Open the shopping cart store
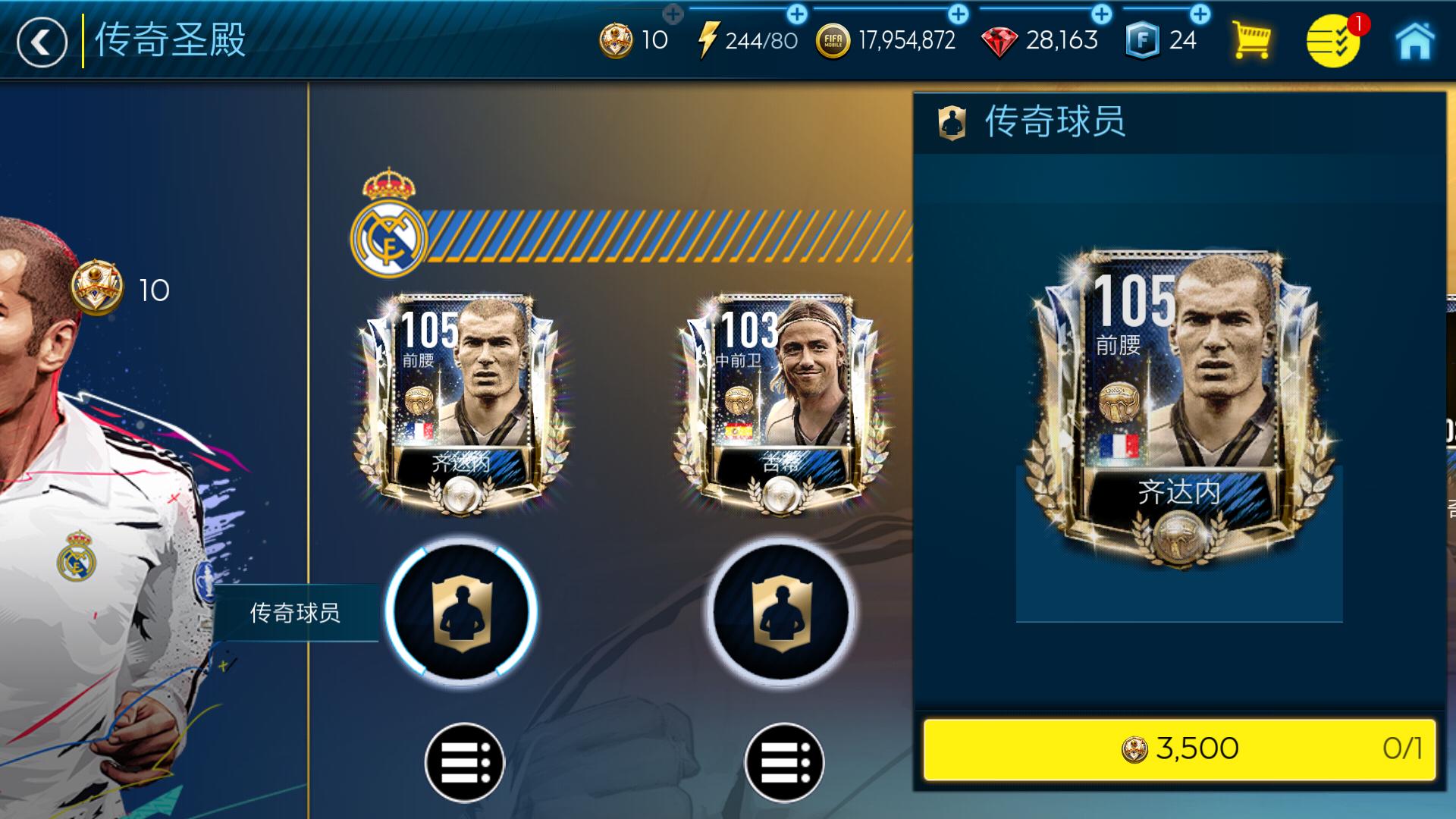Image resolution: width=1456 pixels, height=819 pixels. click(x=1253, y=39)
